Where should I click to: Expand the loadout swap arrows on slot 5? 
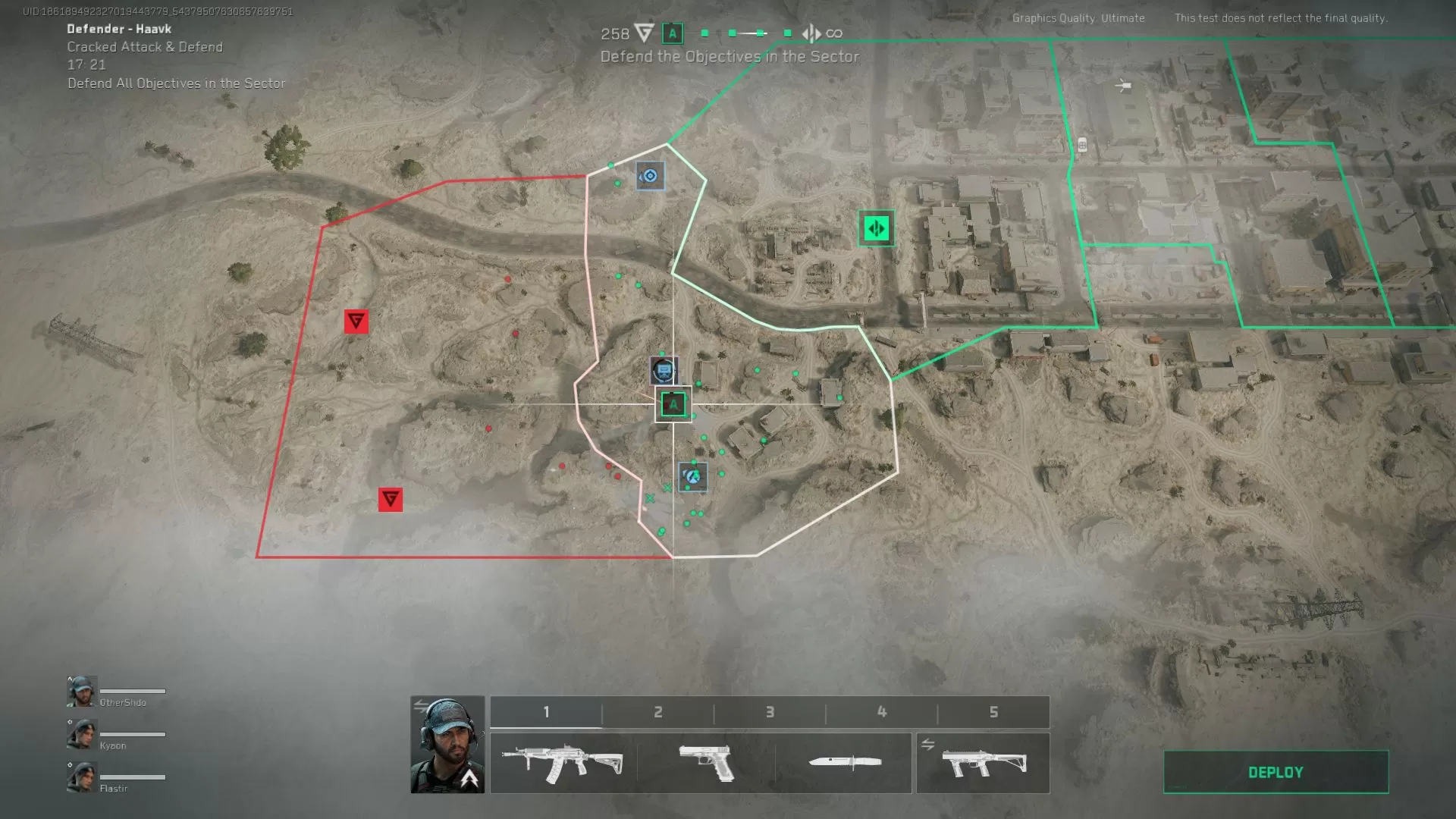click(927, 745)
